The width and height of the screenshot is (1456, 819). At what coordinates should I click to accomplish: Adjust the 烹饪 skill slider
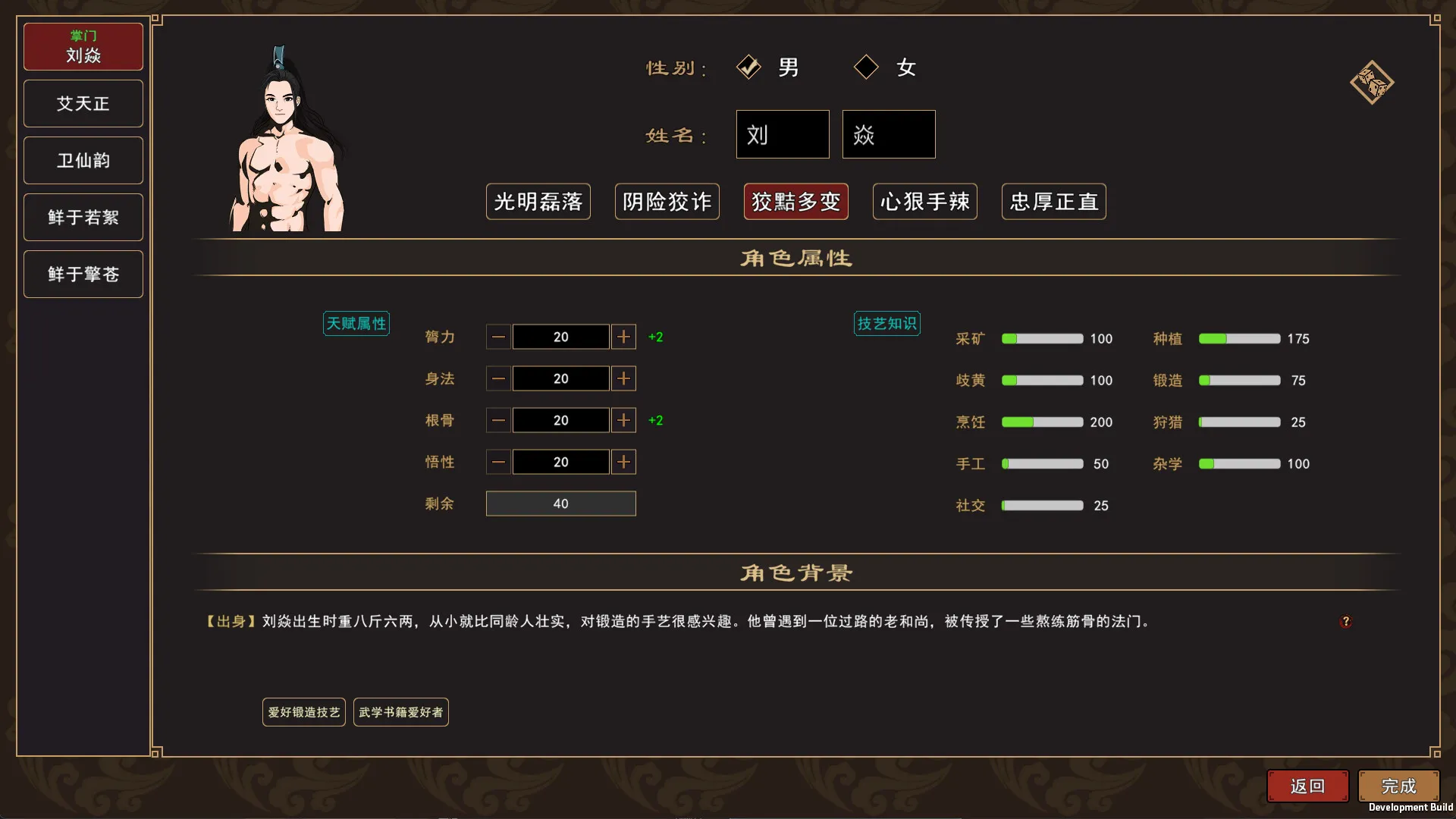pos(1042,422)
